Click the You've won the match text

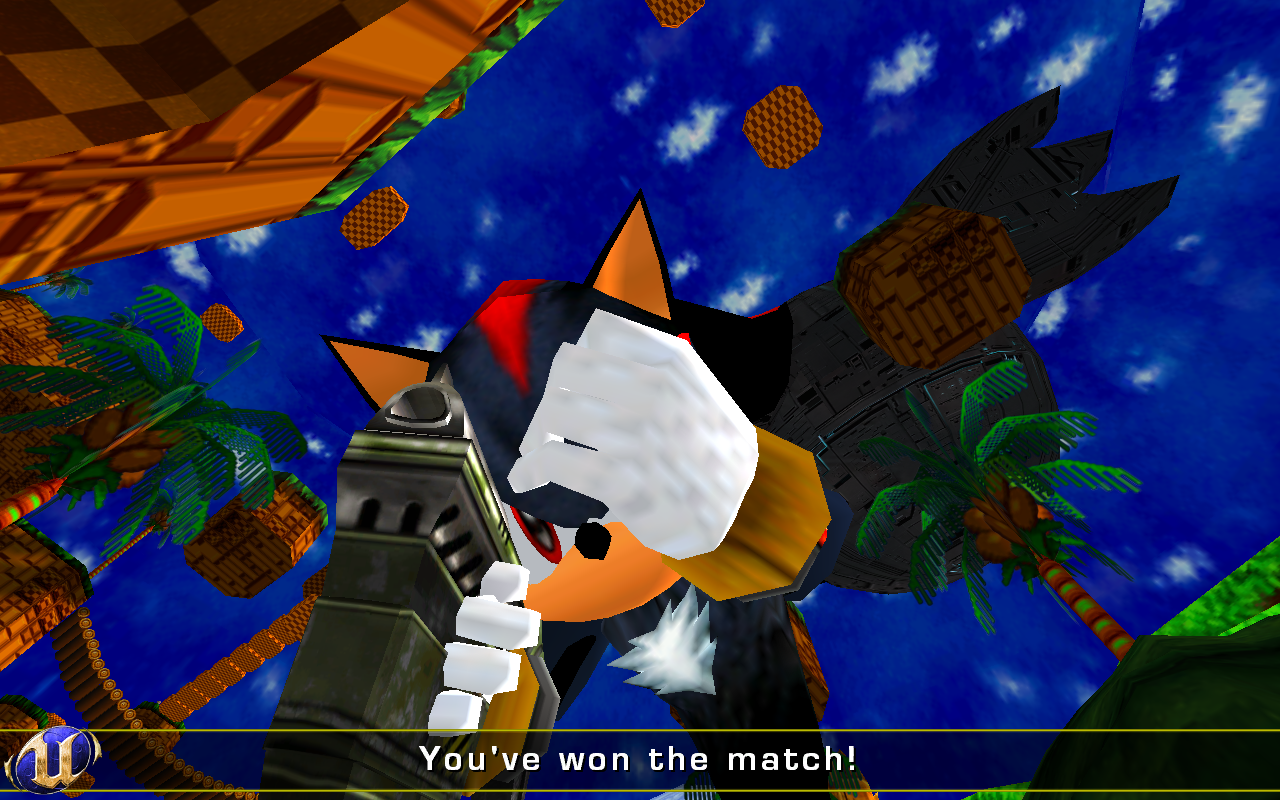[x=640, y=758]
